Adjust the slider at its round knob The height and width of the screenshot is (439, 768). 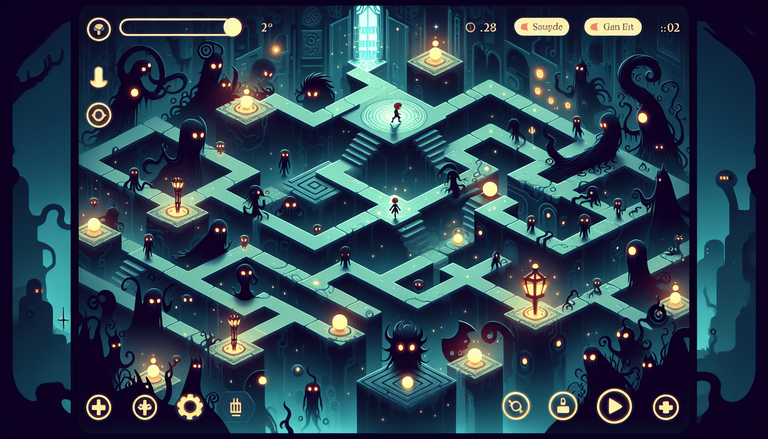(232, 27)
